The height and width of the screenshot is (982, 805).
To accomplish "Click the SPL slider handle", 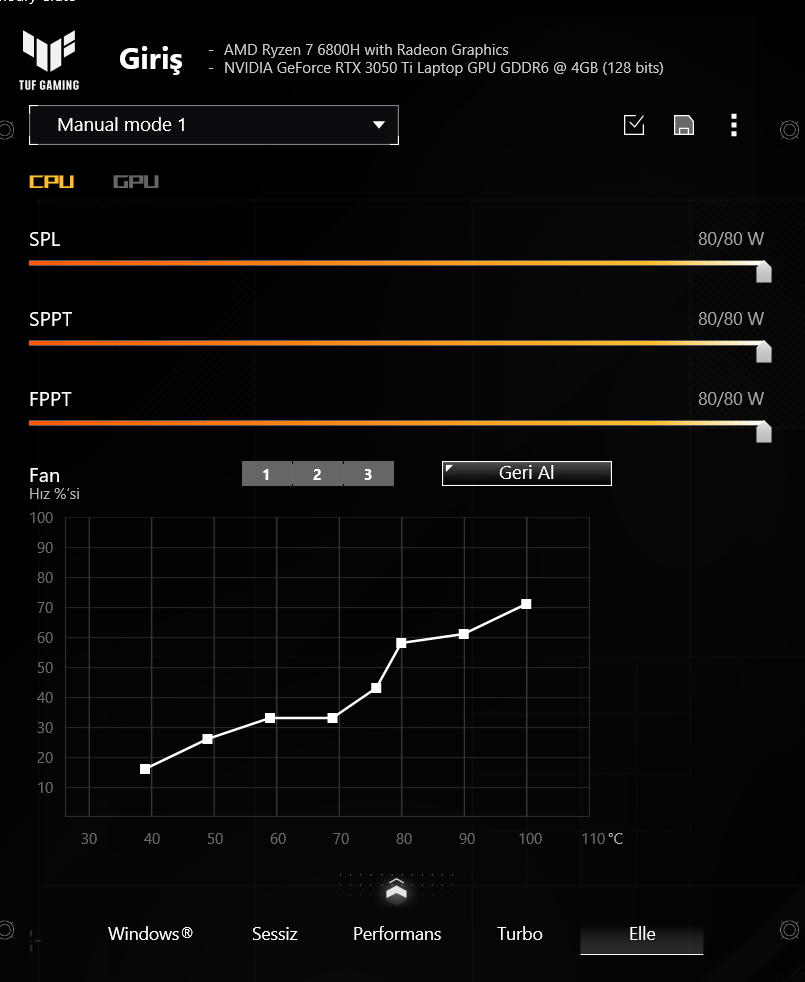I will click(x=764, y=272).
